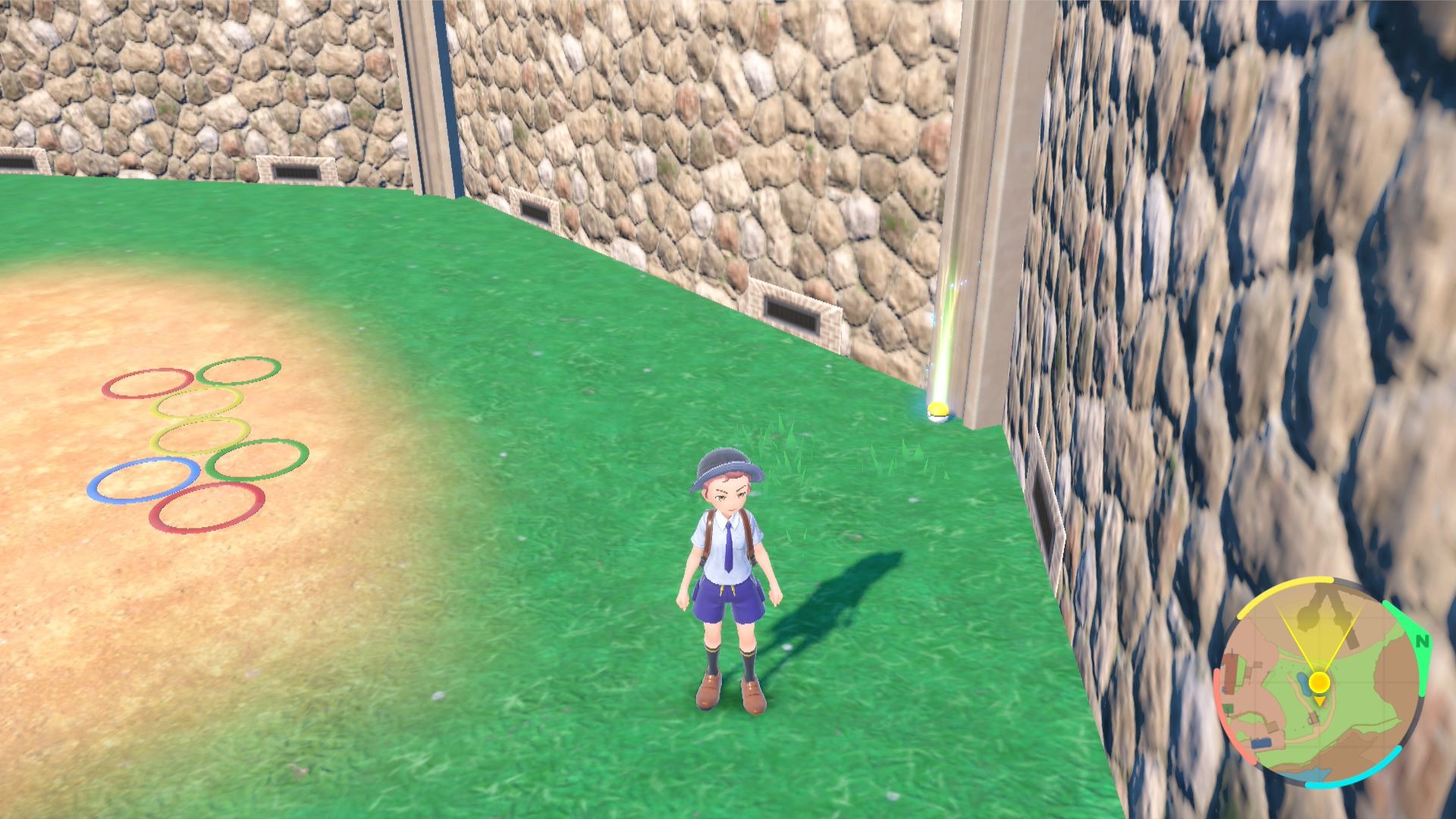Select the small blue lake shown on the minimap
The width and height of the screenshot is (1456, 819).
(1303, 684)
